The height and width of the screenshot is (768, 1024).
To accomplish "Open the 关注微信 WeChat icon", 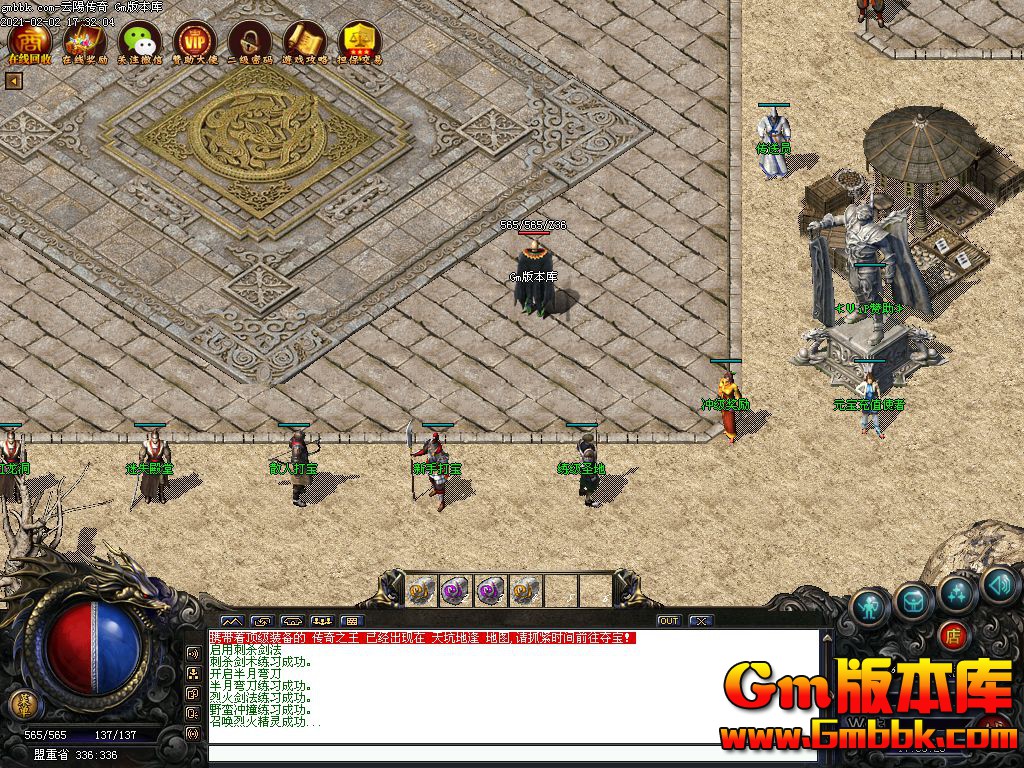I will pos(140,42).
